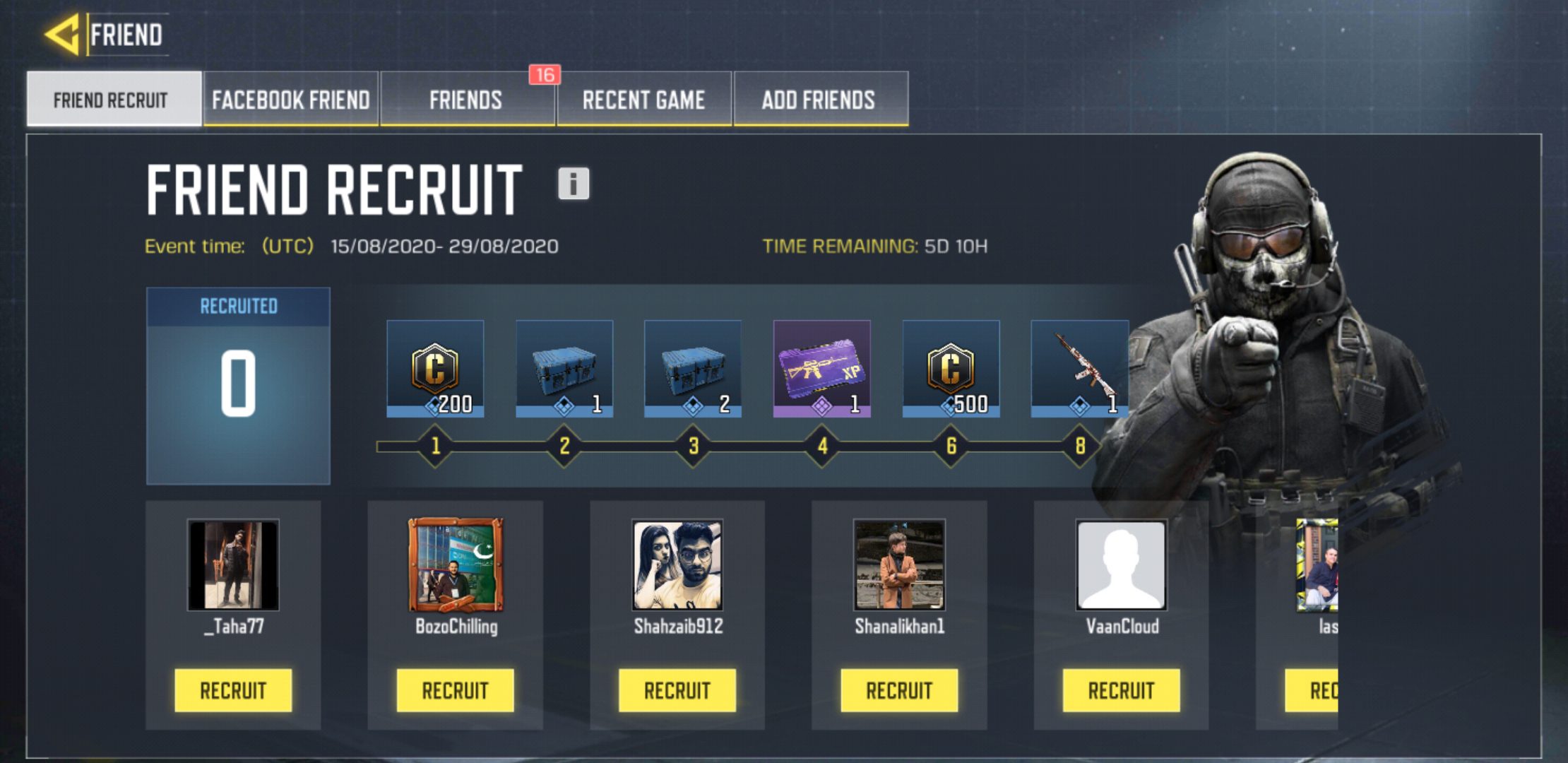This screenshot has width=1568, height=763.
Task: Recruit VaanCloud
Action: coord(1122,690)
